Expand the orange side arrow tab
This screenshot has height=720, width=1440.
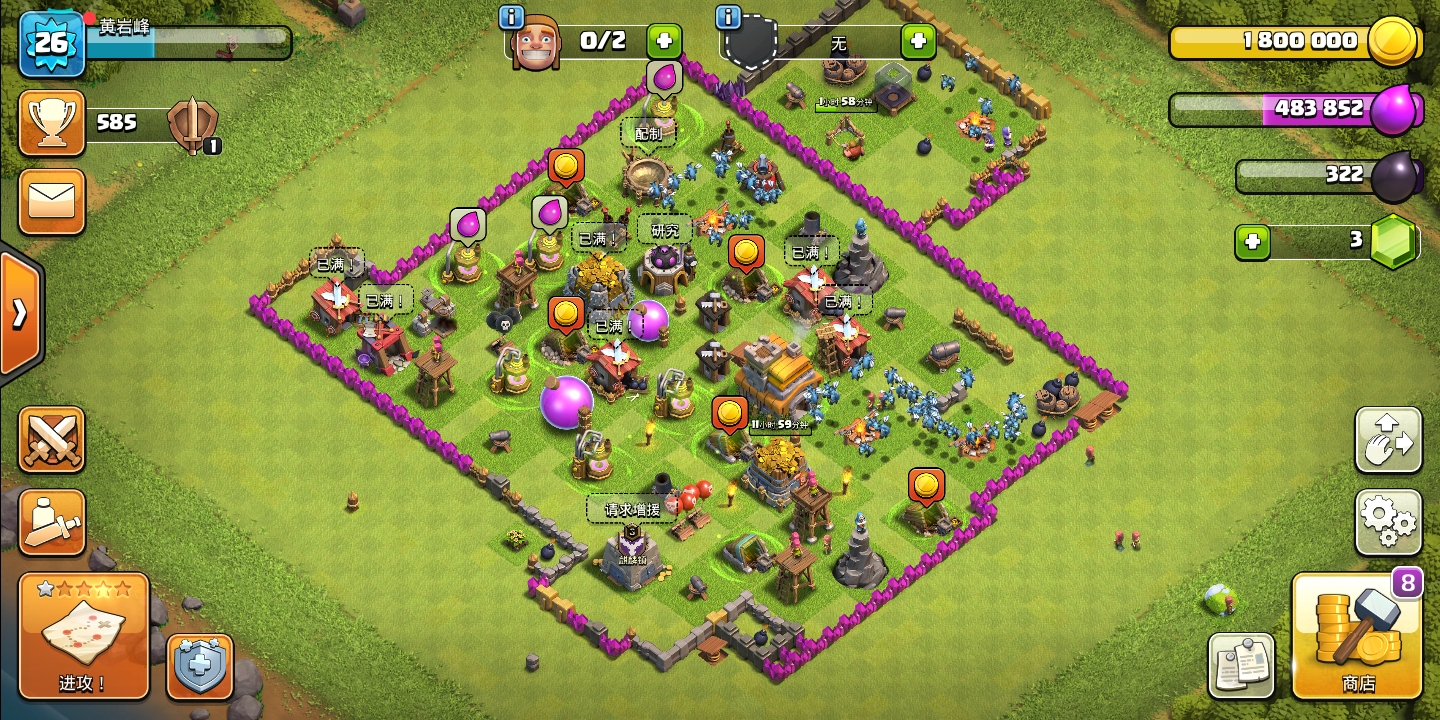pyautogui.click(x=19, y=314)
